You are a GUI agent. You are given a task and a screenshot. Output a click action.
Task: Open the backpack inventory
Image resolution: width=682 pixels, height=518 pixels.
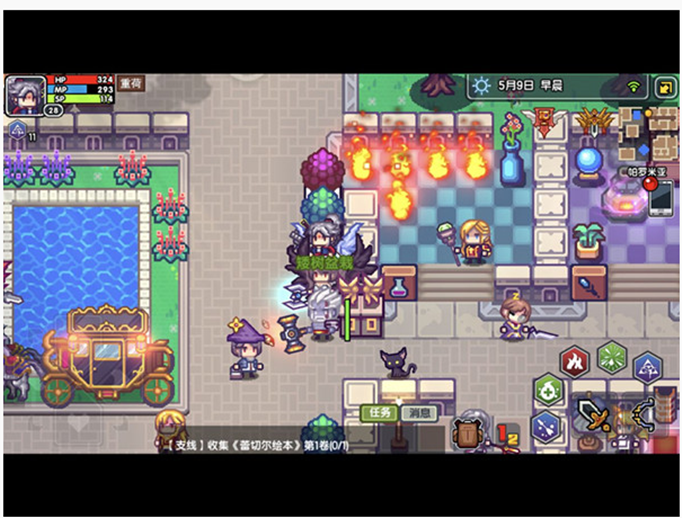pos(468,433)
